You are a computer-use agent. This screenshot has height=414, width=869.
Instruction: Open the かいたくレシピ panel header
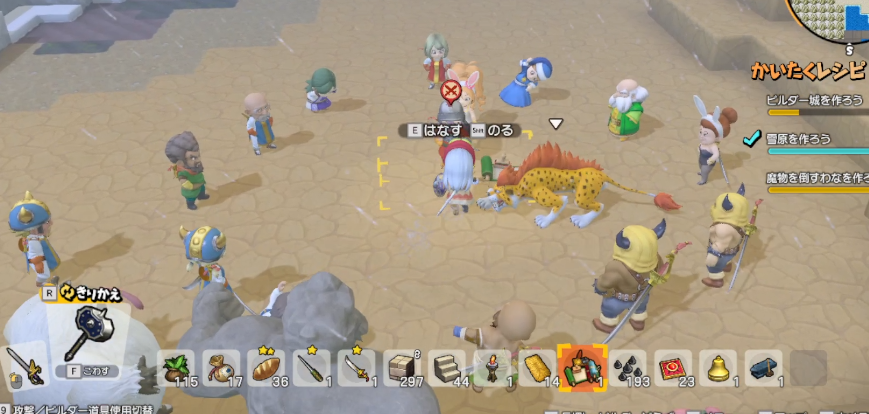tap(809, 71)
